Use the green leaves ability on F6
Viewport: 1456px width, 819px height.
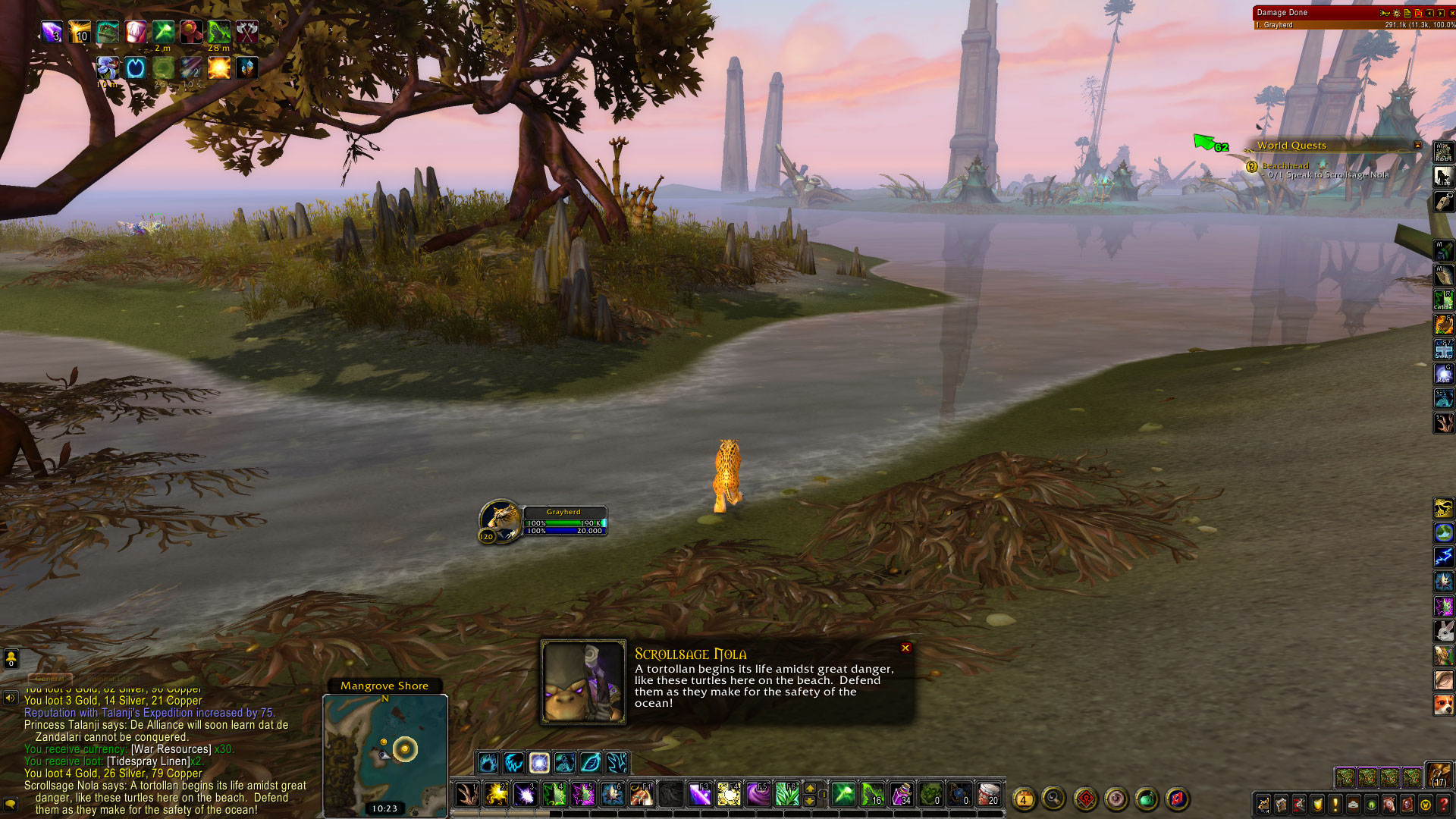tap(787, 795)
